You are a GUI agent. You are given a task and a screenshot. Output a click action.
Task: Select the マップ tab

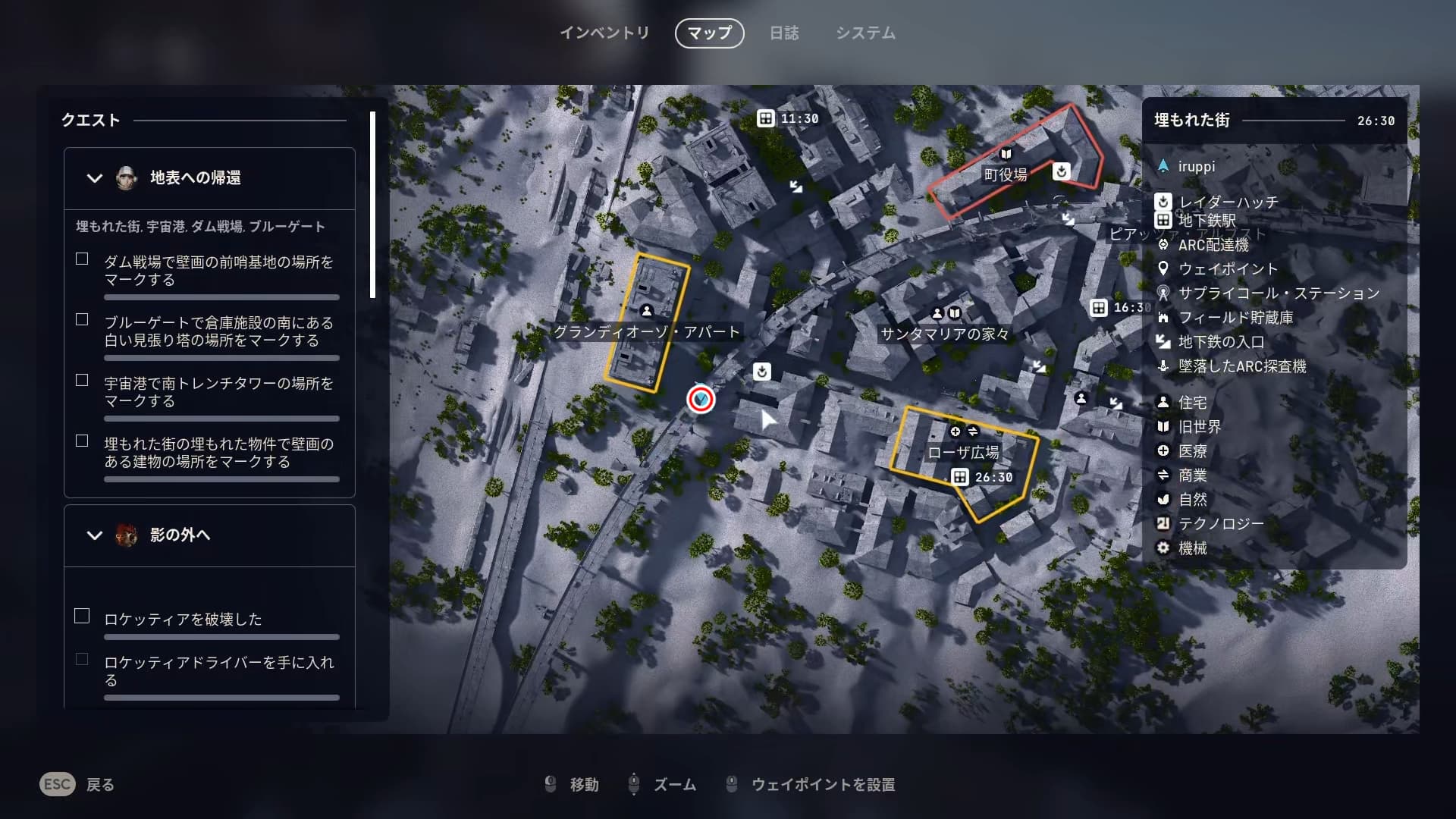coord(709,33)
